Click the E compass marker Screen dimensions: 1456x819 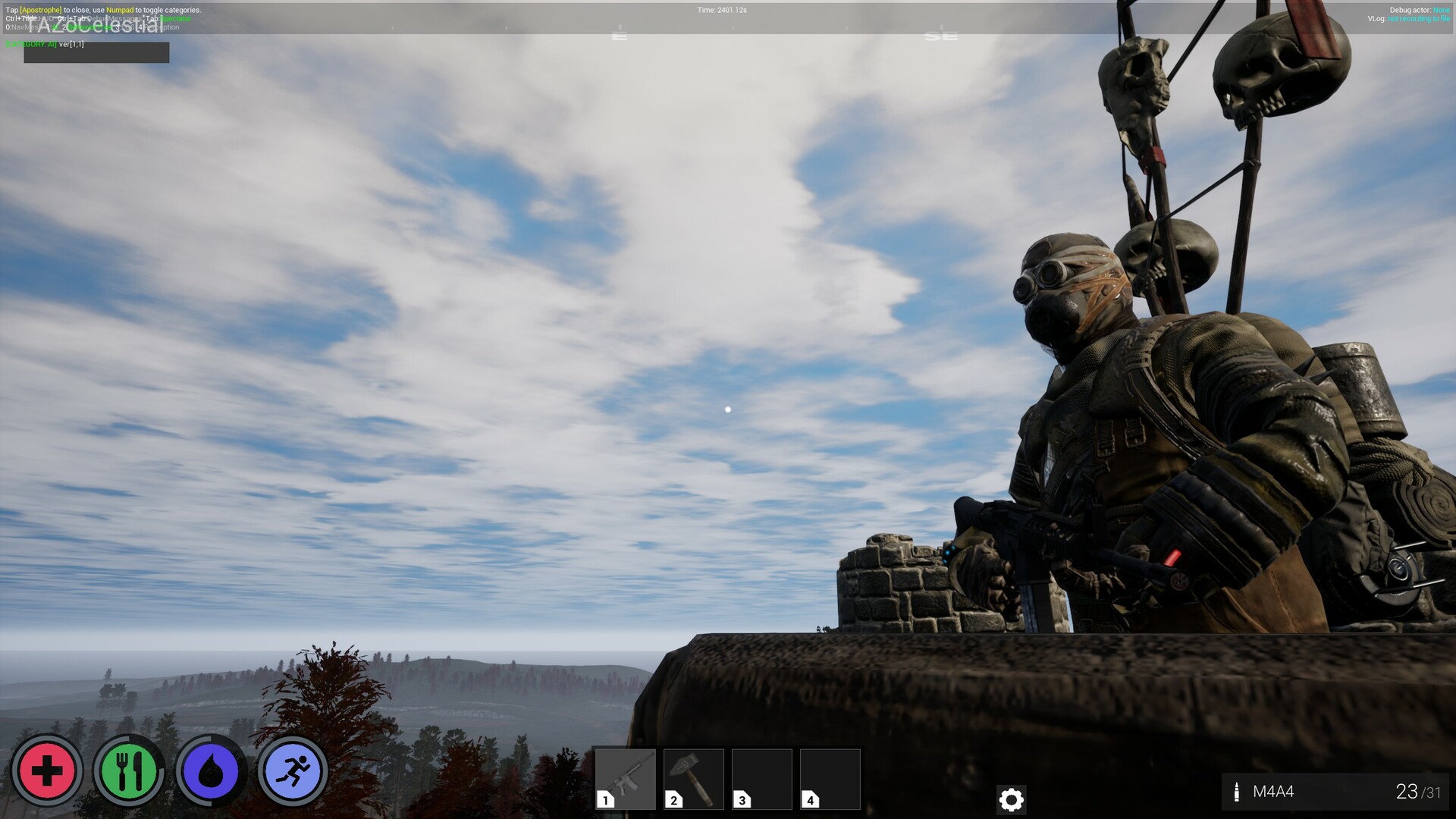point(619,34)
